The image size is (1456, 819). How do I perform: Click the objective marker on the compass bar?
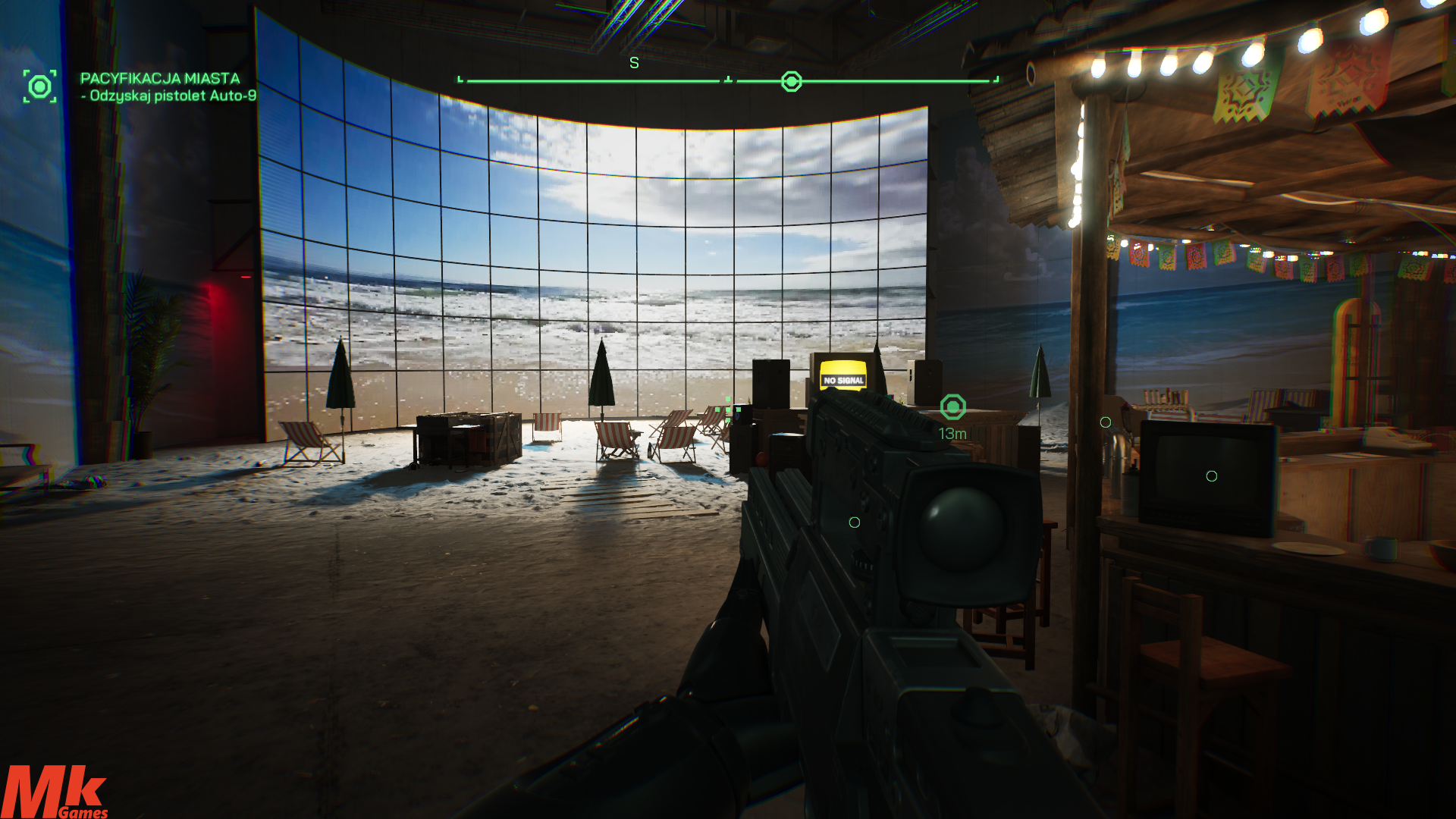tap(791, 81)
